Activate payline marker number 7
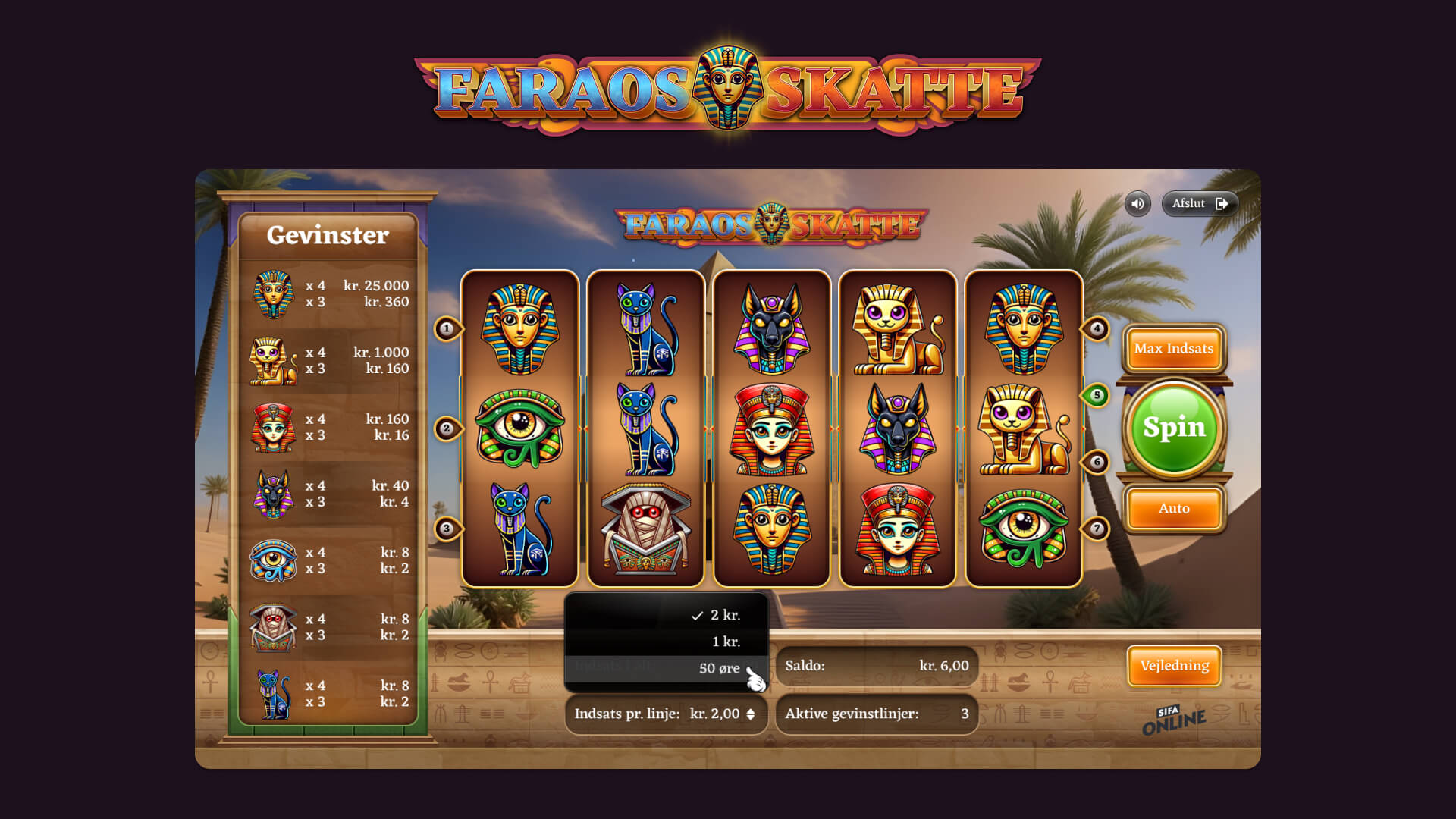 coord(1097,529)
